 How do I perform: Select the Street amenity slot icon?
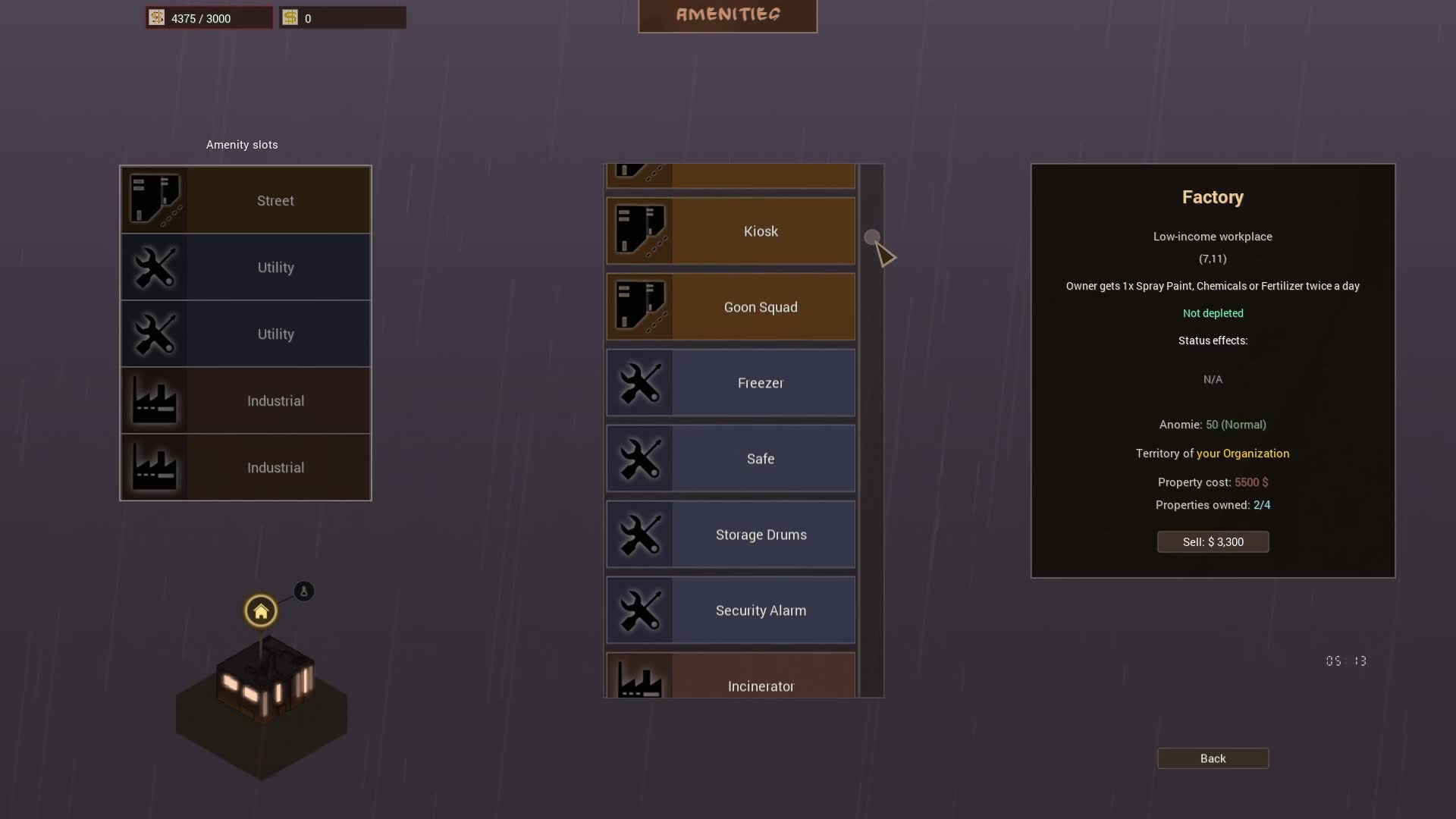155,199
